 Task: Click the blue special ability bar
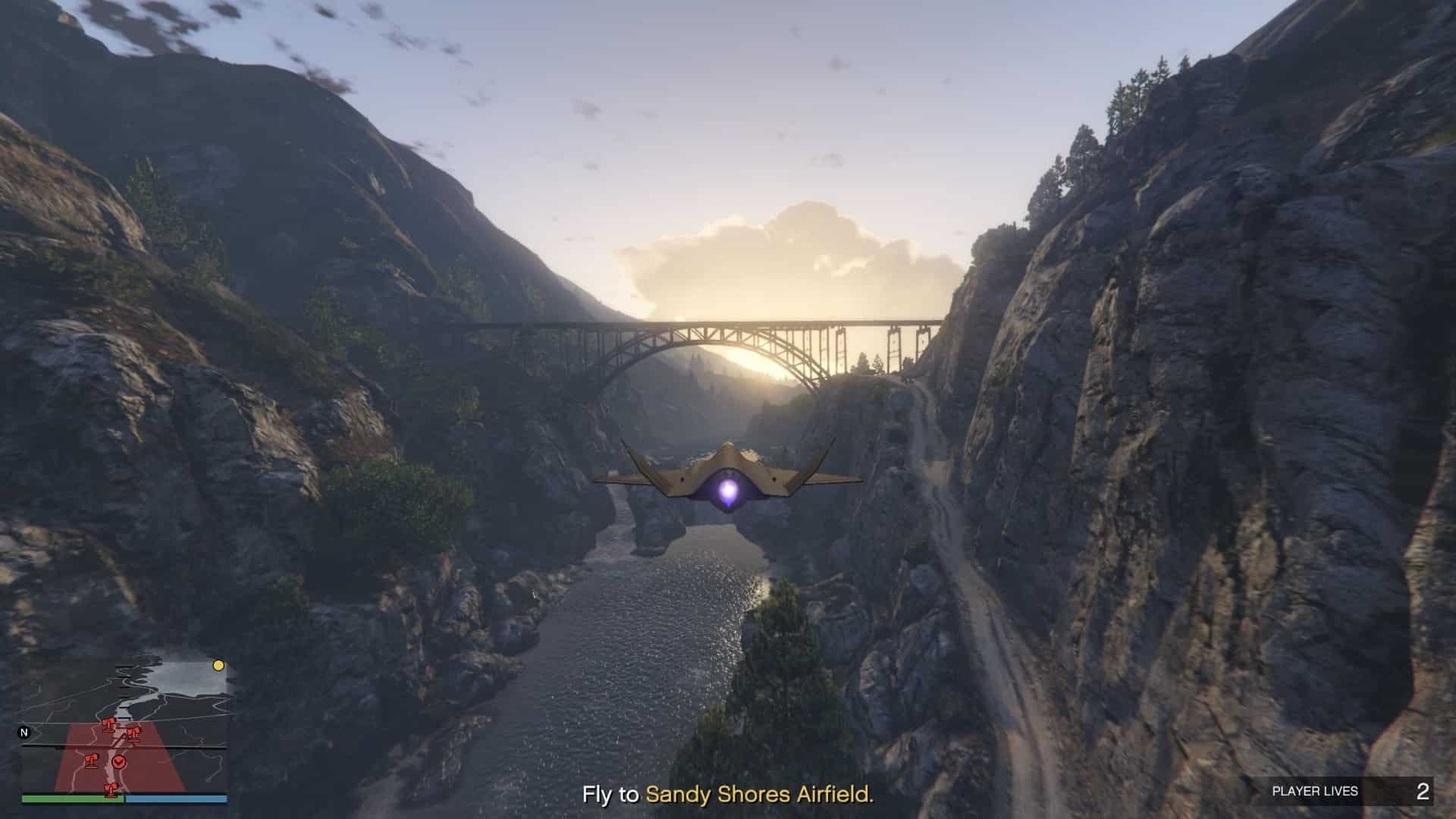177,799
